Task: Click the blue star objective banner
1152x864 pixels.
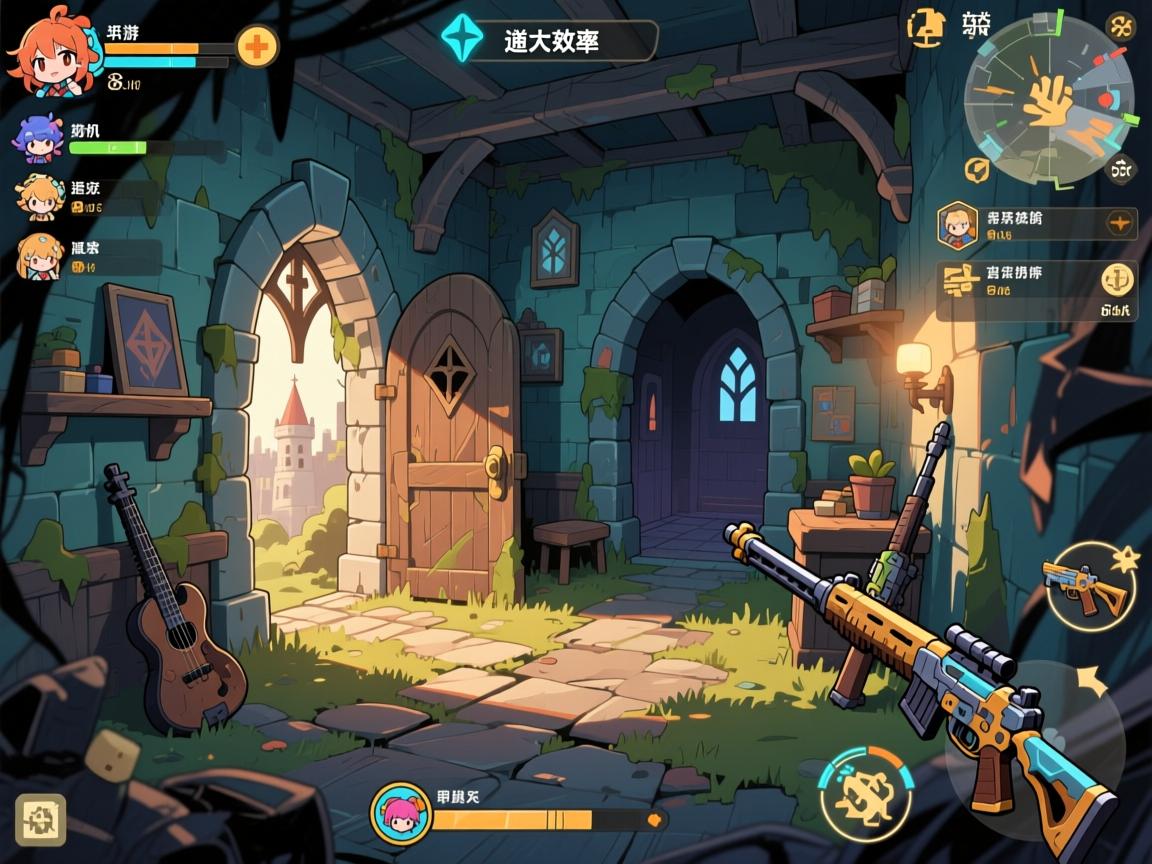Action: click(549, 40)
